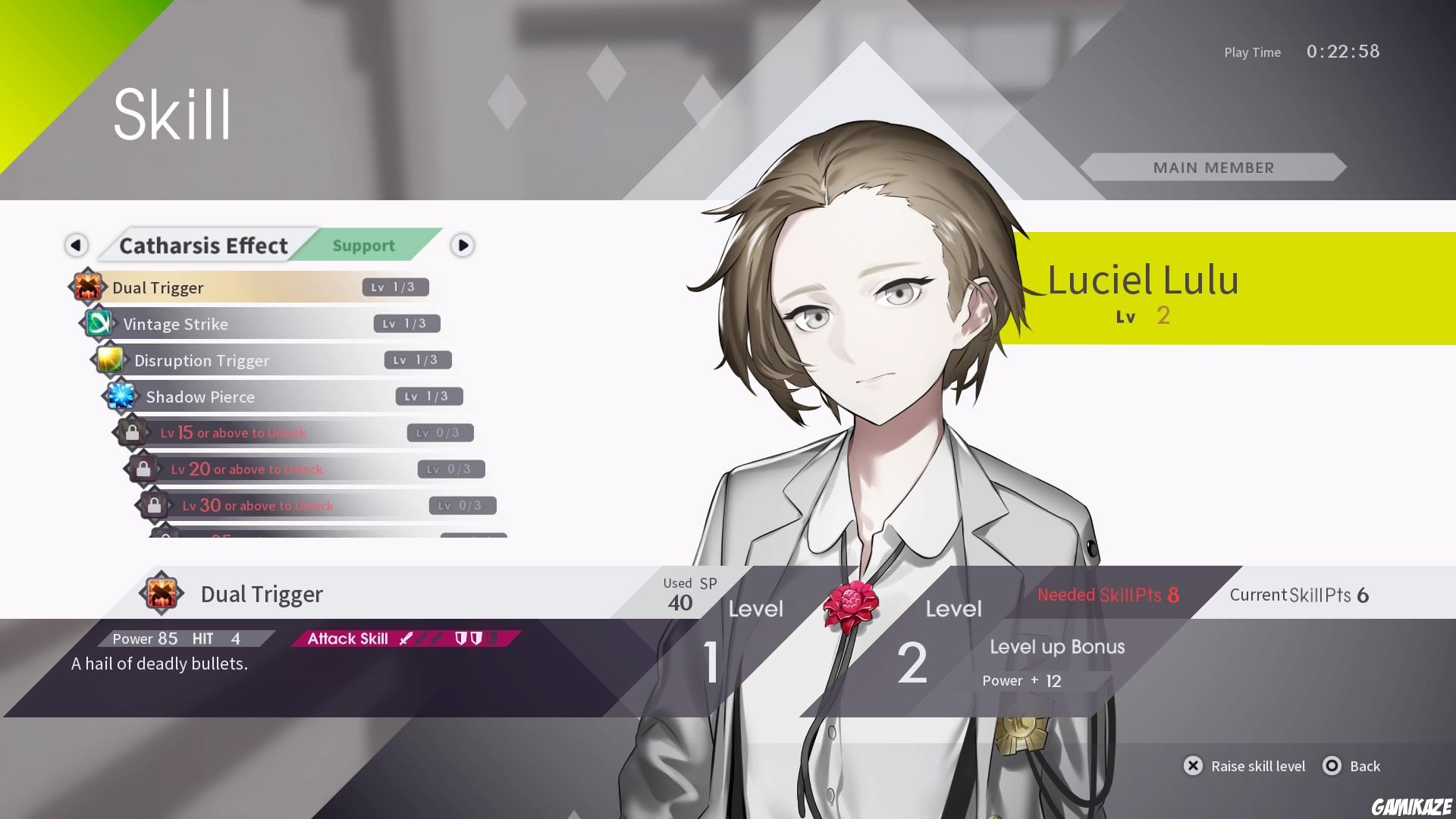Expand the Lv 15 locked skill entry
Image resolution: width=1456 pixels, height=819 pixels.
click(x=250, y=432)
